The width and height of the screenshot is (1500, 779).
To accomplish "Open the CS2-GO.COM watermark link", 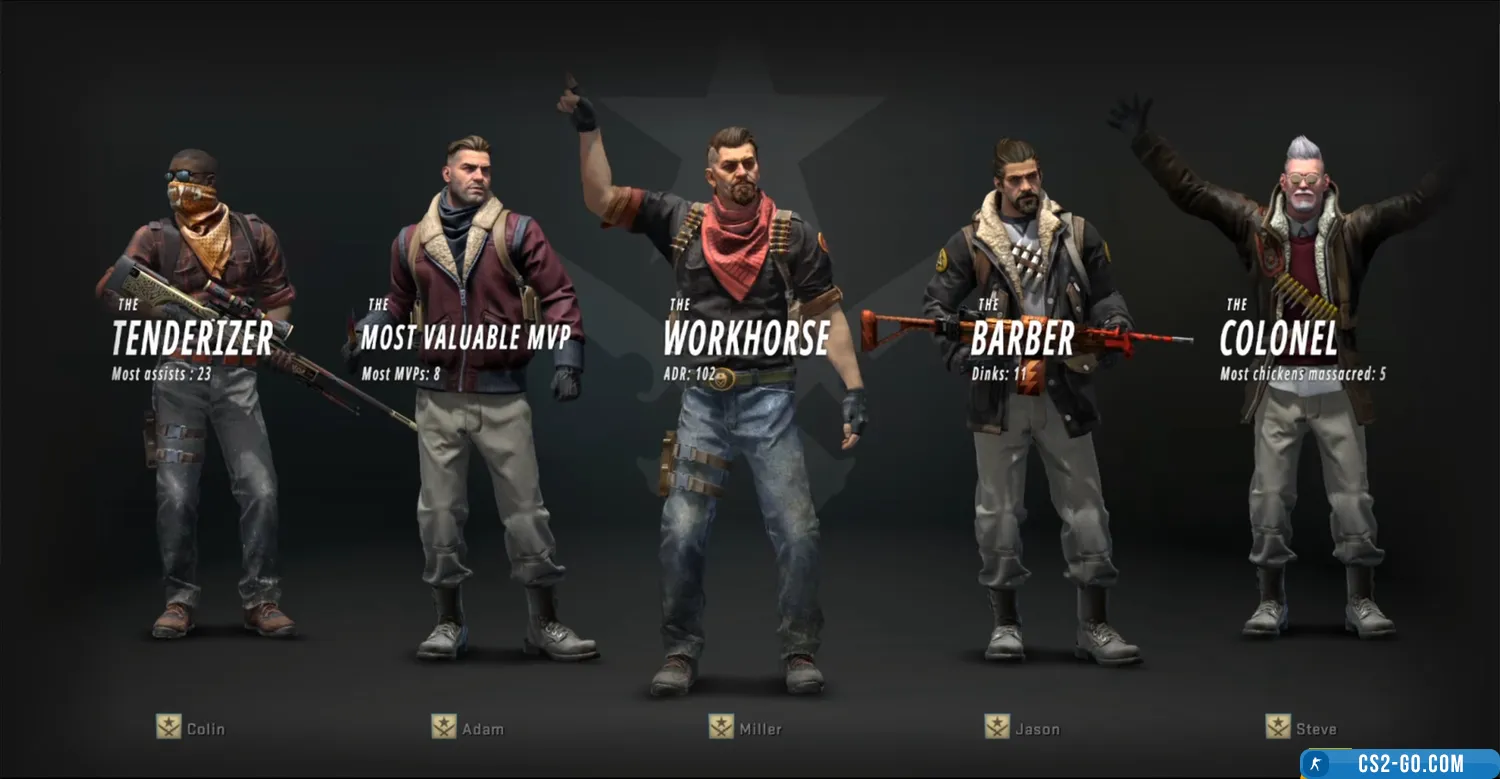I will click(1400, 765).
